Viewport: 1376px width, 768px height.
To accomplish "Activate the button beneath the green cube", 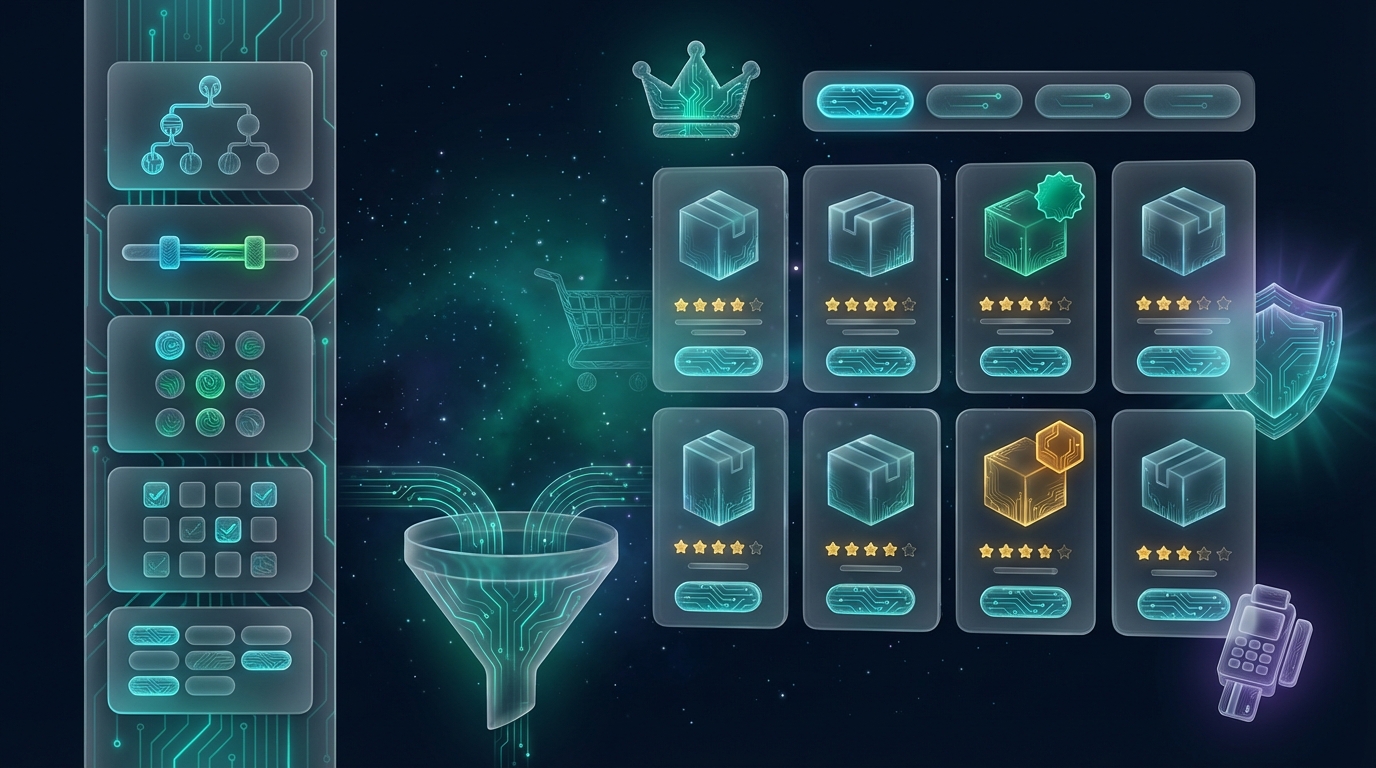I will (1025, 361).
